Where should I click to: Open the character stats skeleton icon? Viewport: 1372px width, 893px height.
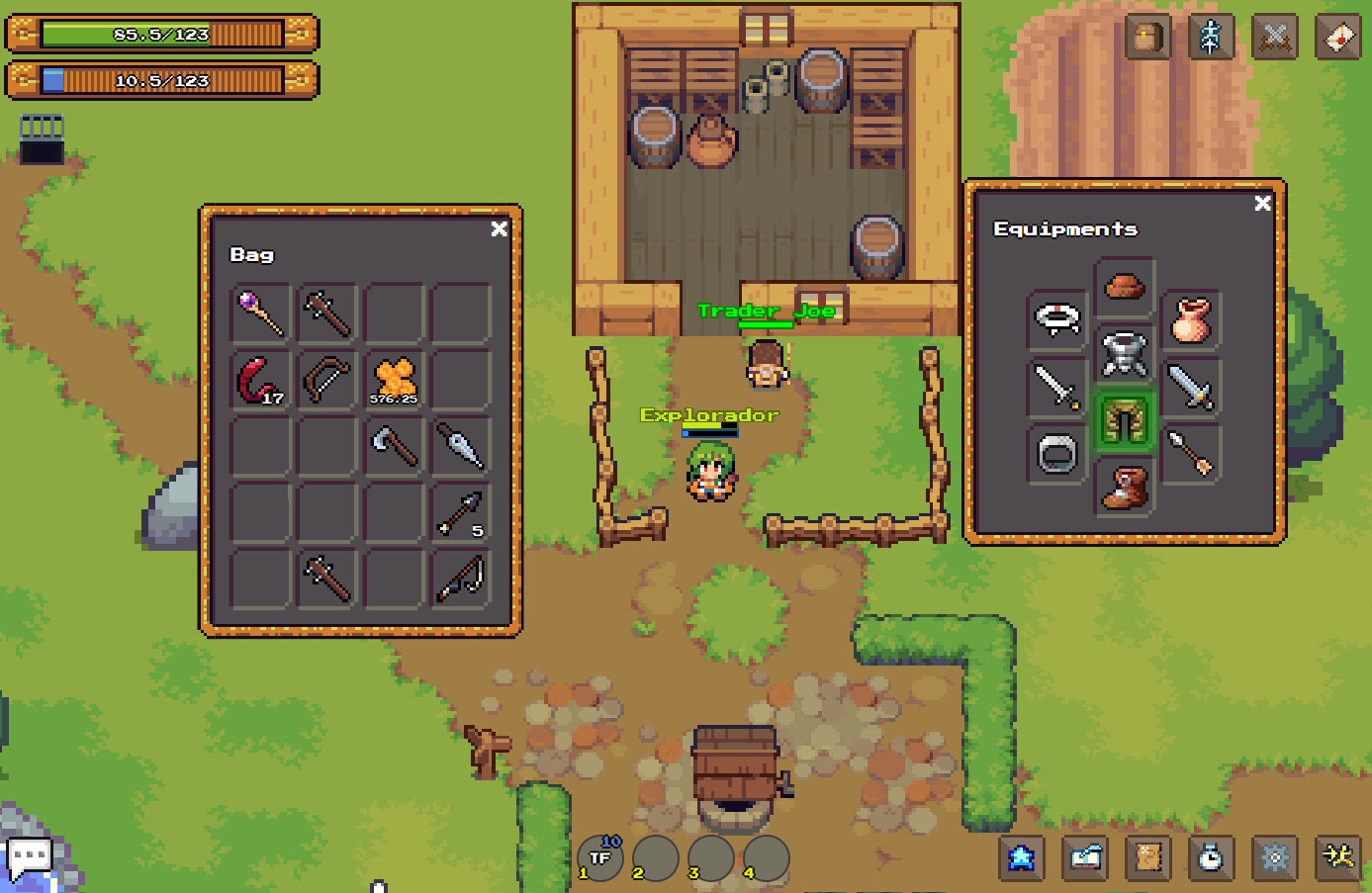coord(1211,37)
